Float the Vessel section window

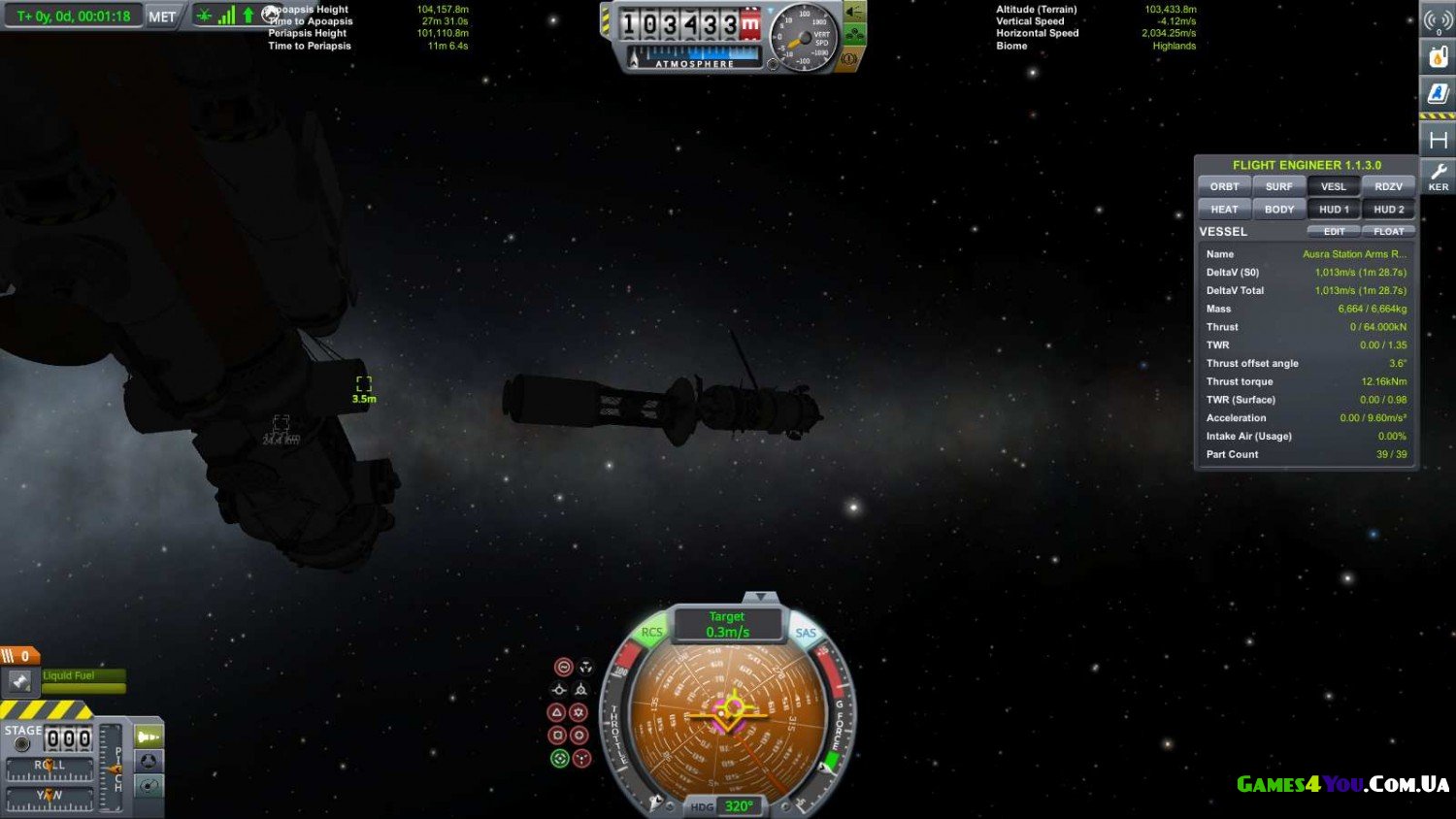[x=1388, y=232]
